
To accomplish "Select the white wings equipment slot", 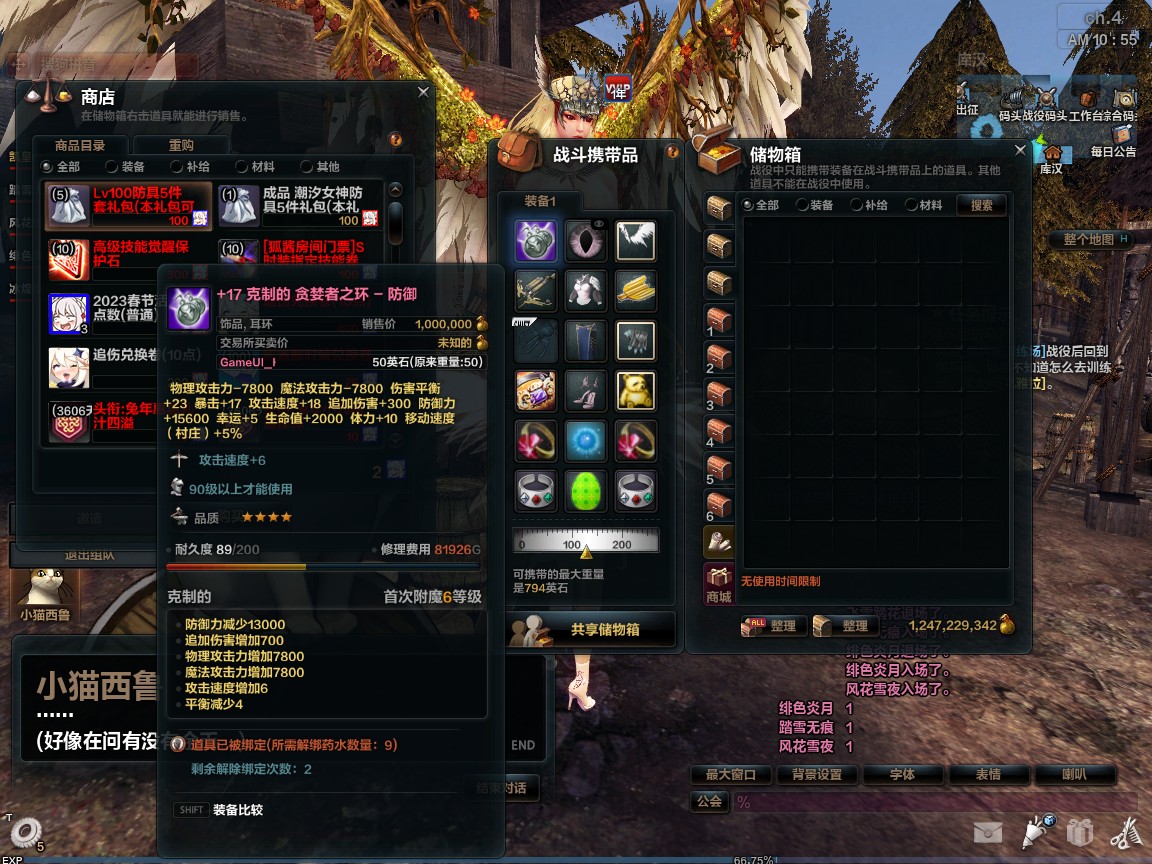I will coord(635,241).
